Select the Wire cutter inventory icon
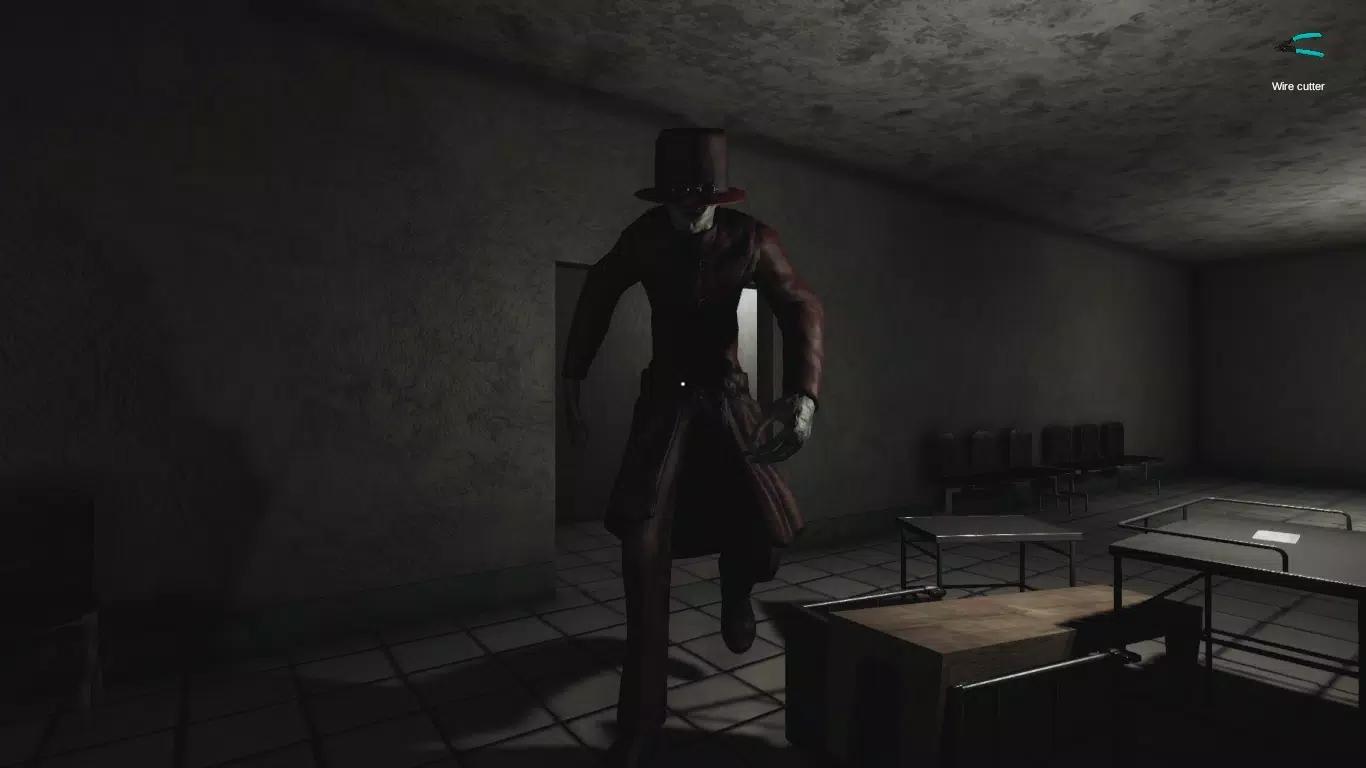 click(x=1302, y=44)
